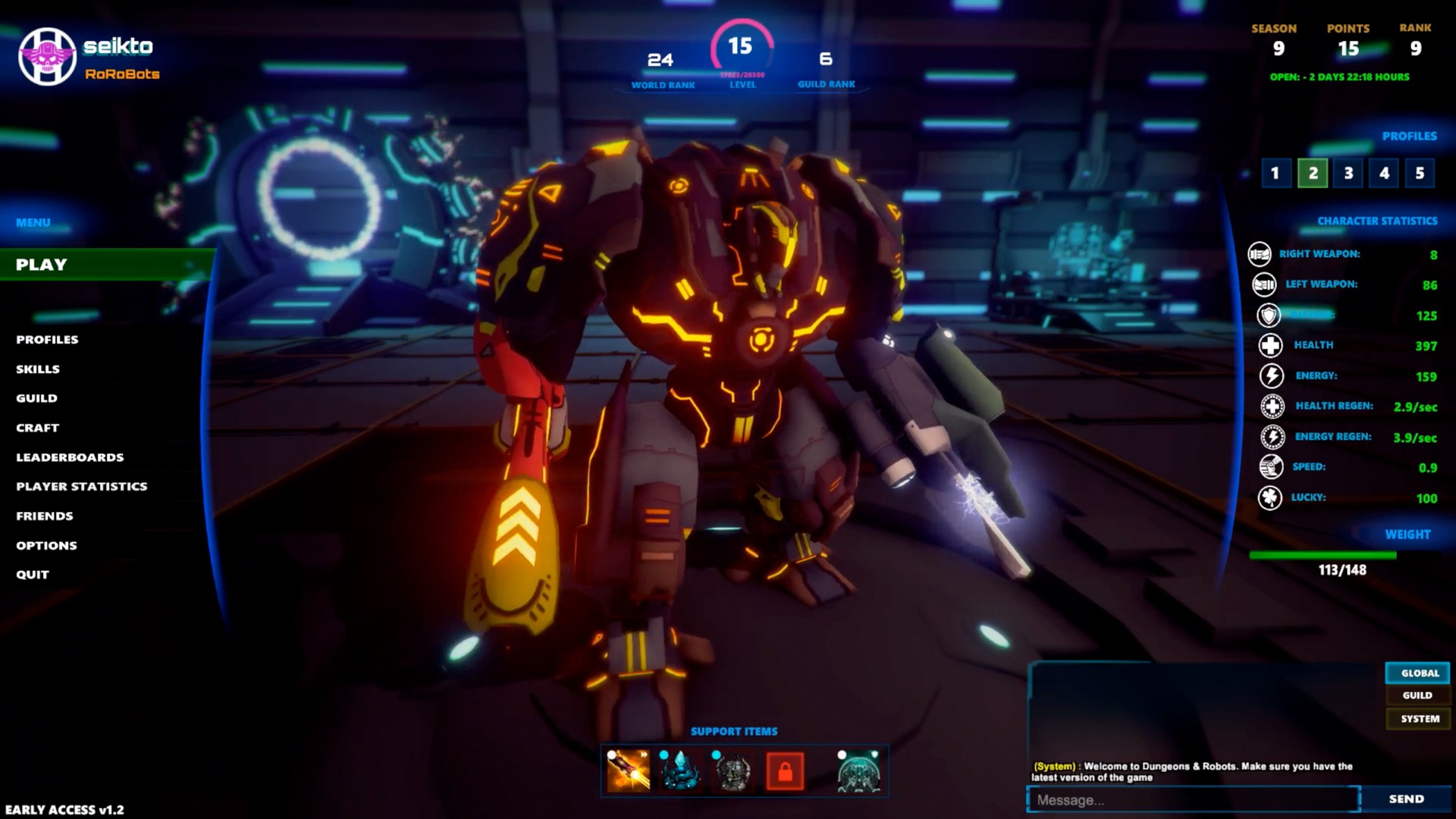Expand the Menu panel
This screenshot has height=819, width=1456.
[30, 222]
